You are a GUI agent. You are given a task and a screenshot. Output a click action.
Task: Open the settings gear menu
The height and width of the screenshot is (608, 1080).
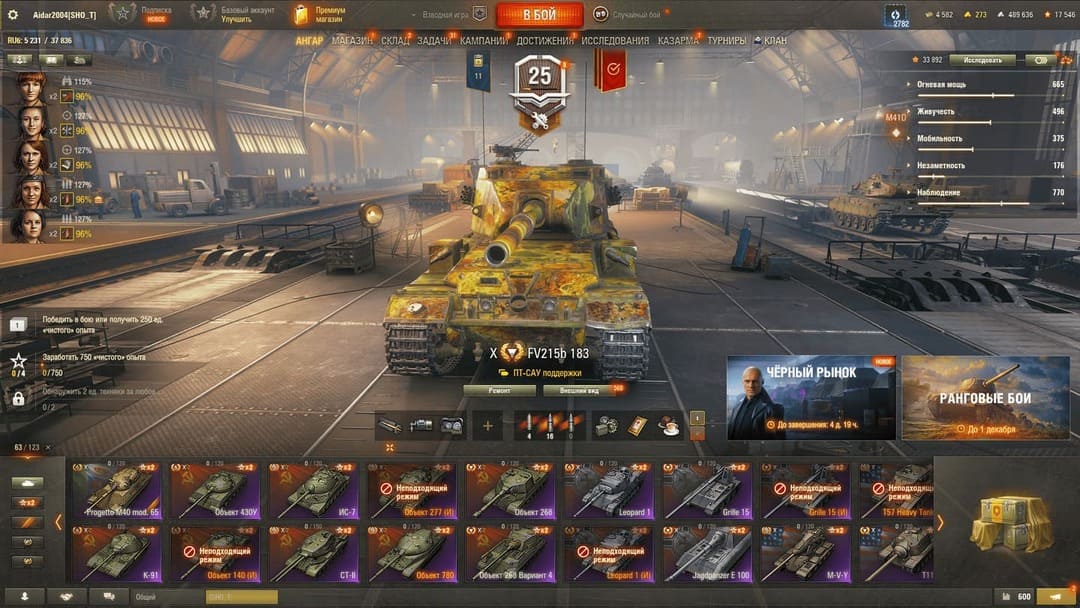pyautogui.click(x=13, y=14)
